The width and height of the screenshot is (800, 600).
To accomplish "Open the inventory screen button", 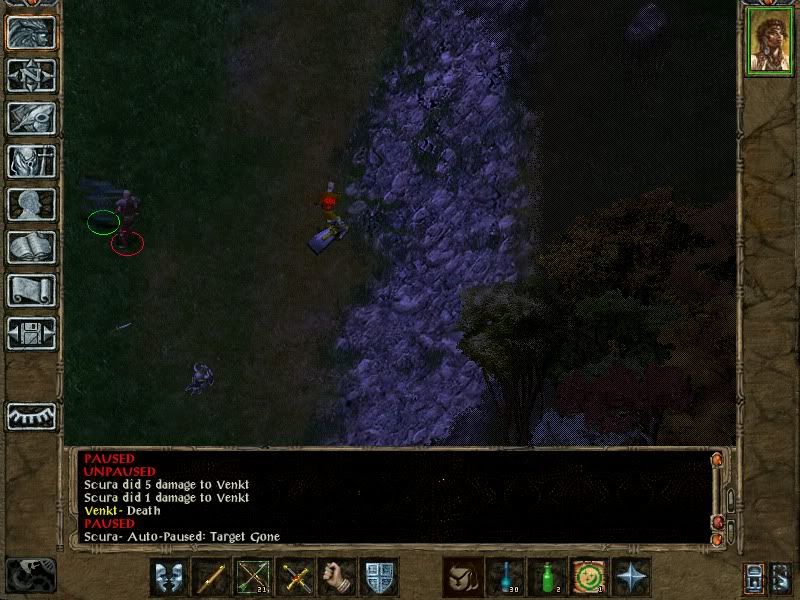I will pos(32,161).
